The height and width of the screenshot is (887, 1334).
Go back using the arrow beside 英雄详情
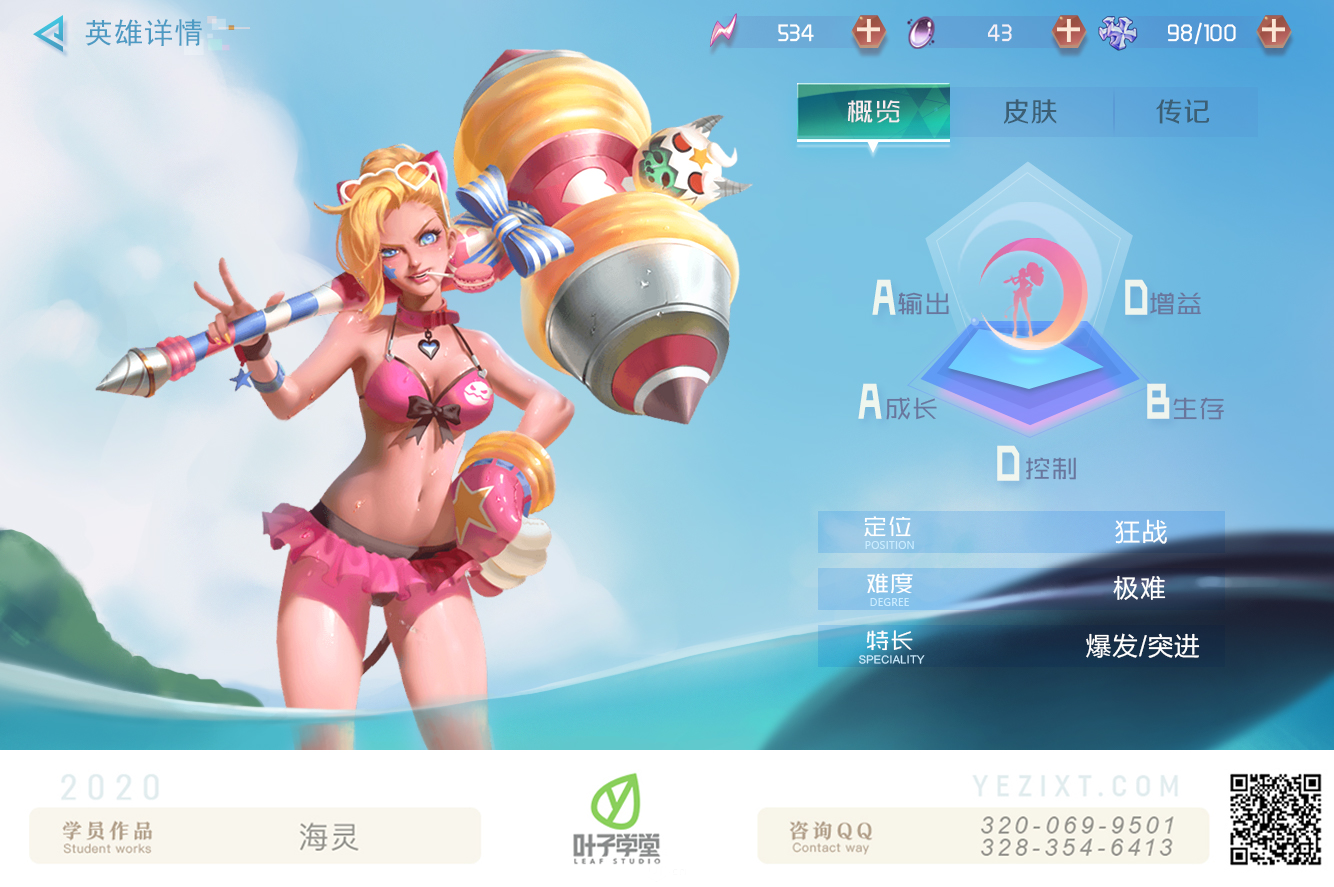[x=50, y=34]
